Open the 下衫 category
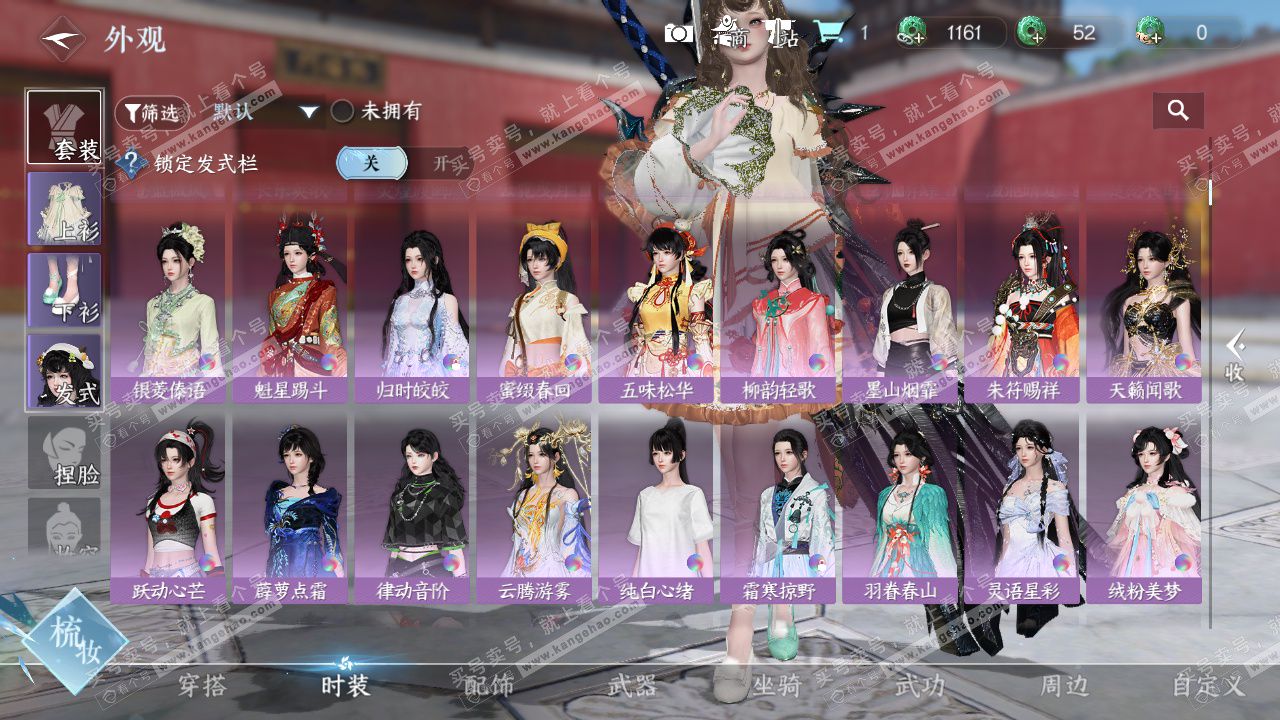 point(64,290)
